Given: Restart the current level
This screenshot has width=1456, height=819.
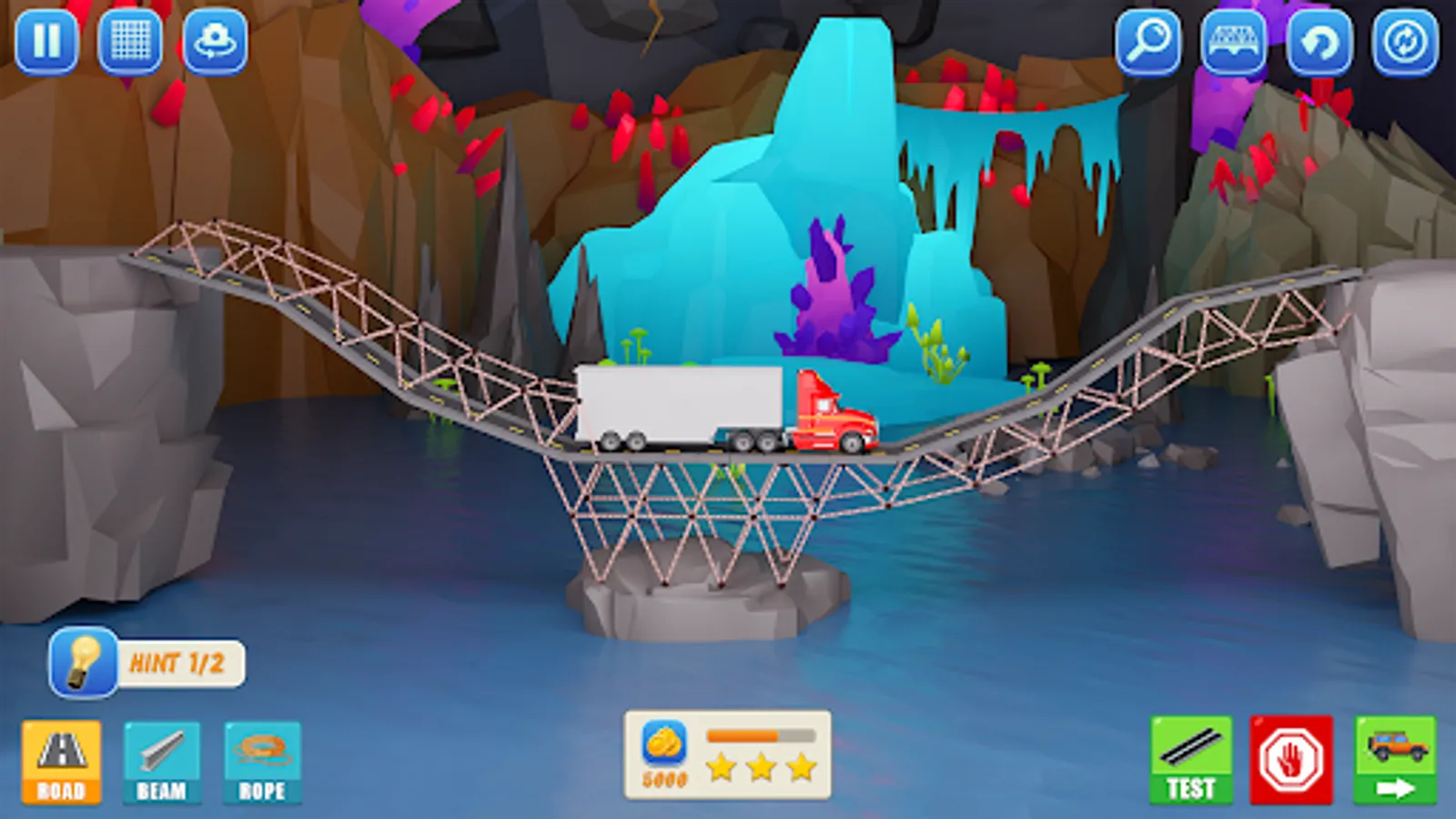Looking at the screenshot, I should coord(1403,40).
